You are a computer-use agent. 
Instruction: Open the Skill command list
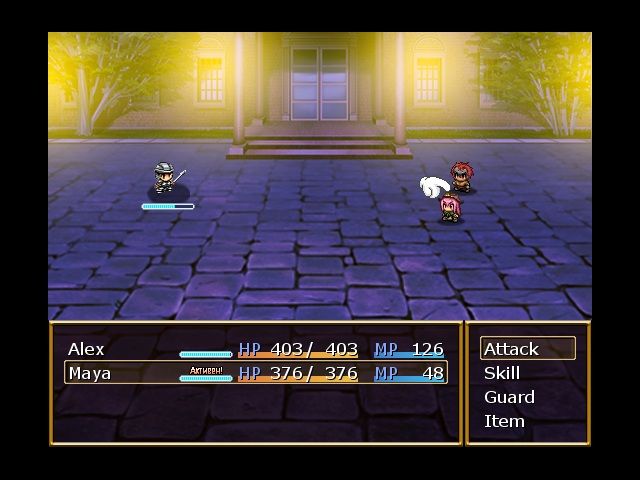(527, 373)
